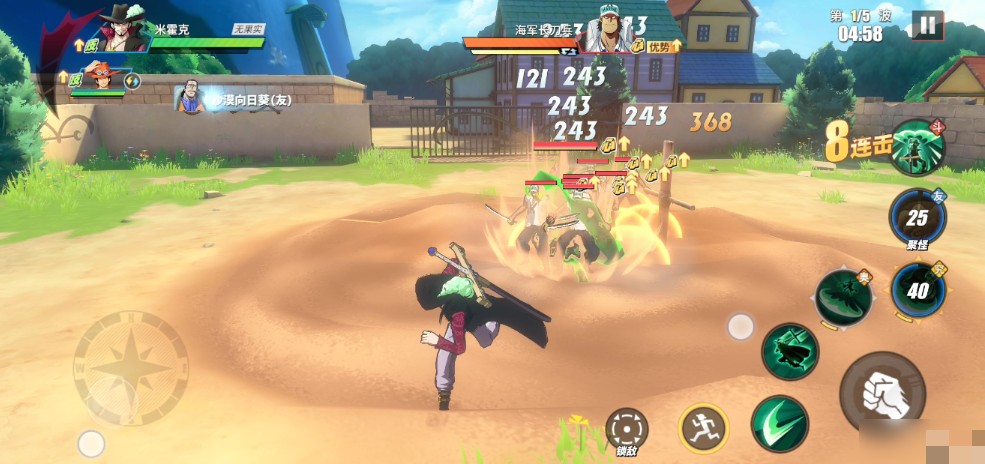Pause the battle
The image size is (985, 464).
[927, 25]
